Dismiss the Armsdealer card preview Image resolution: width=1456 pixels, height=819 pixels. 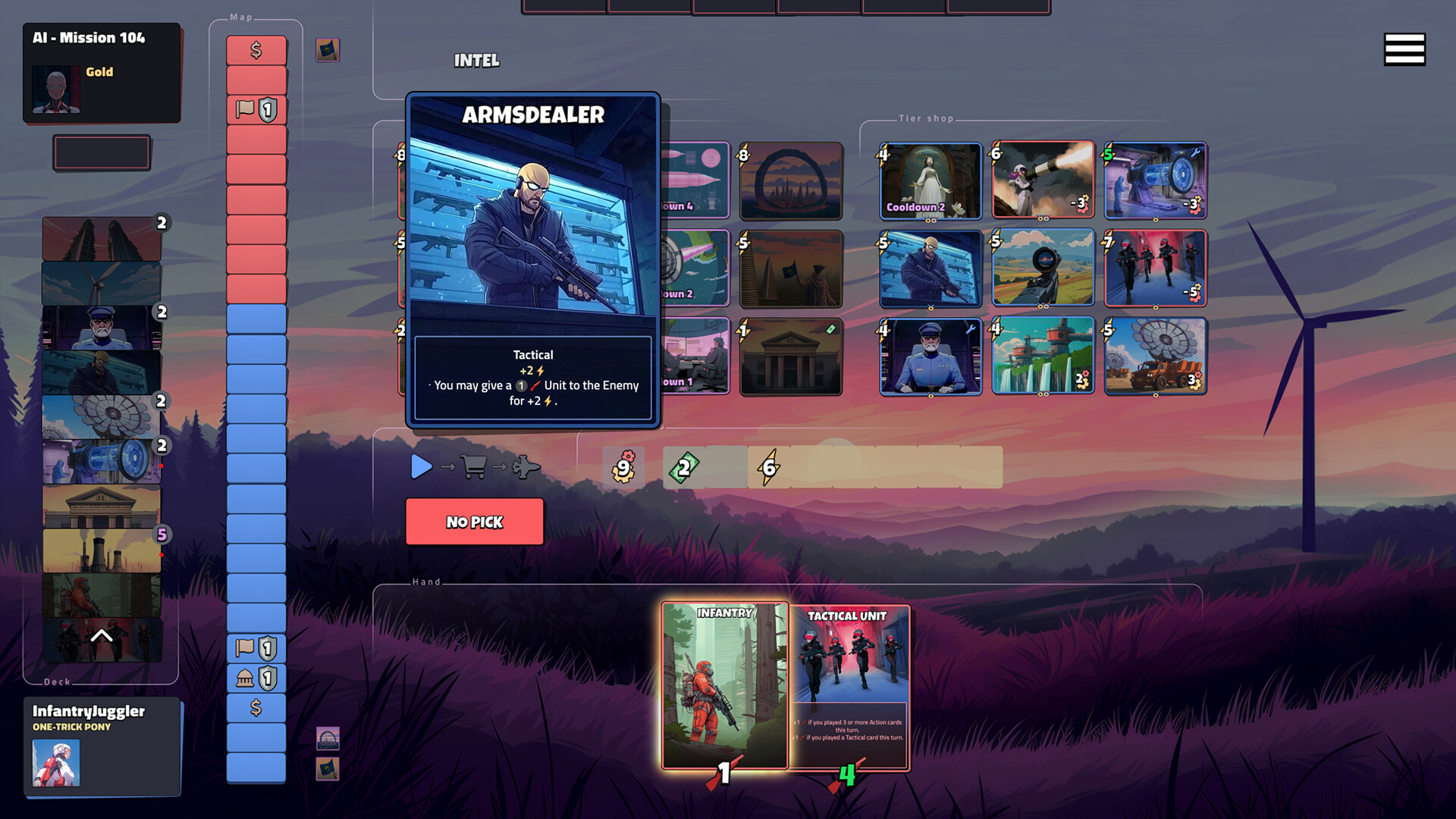point(532,258)
